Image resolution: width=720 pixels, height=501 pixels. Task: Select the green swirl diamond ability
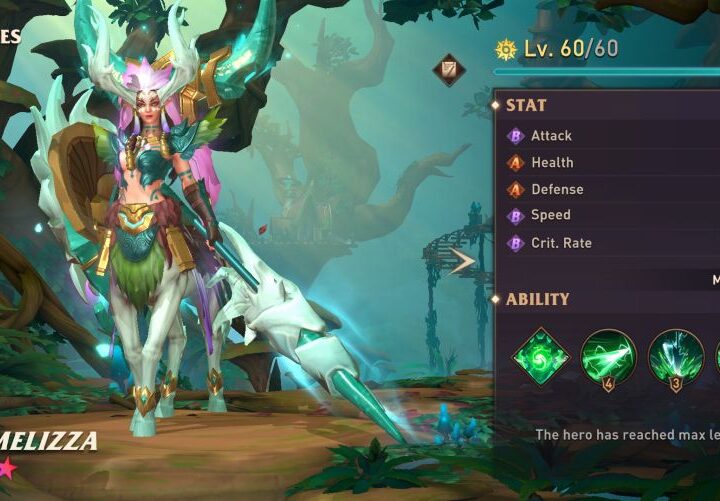(541, 356)
